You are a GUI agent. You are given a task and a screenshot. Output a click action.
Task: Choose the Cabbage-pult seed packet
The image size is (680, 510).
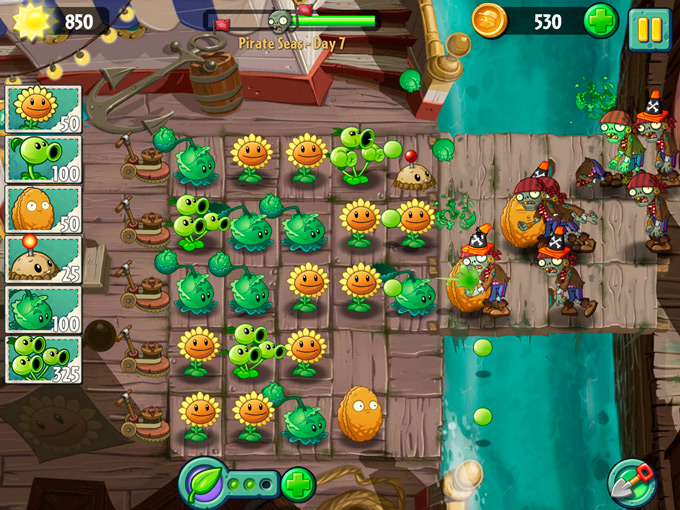pos(43,310)
